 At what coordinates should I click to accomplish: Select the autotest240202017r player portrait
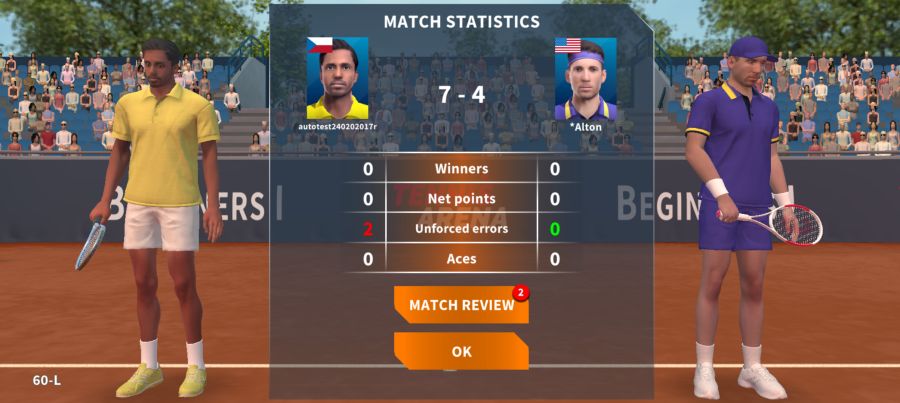(337, 79)
